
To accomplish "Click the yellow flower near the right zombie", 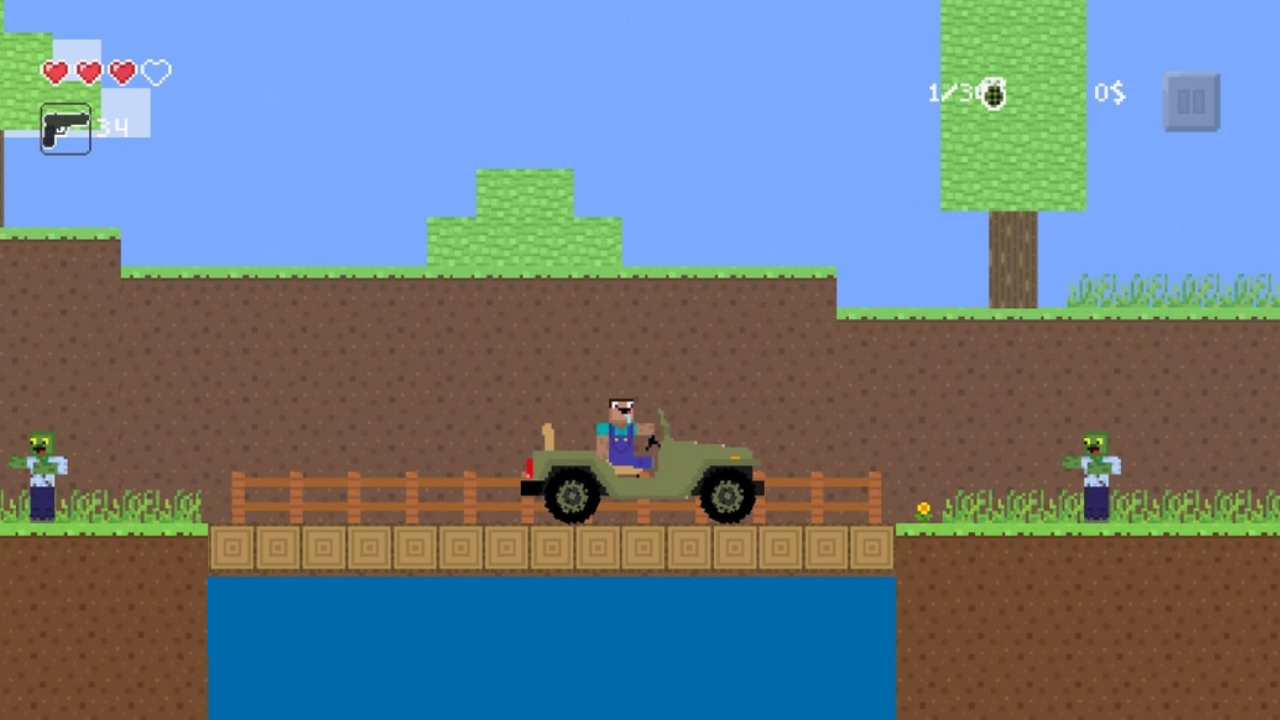I will pos(923,509).
